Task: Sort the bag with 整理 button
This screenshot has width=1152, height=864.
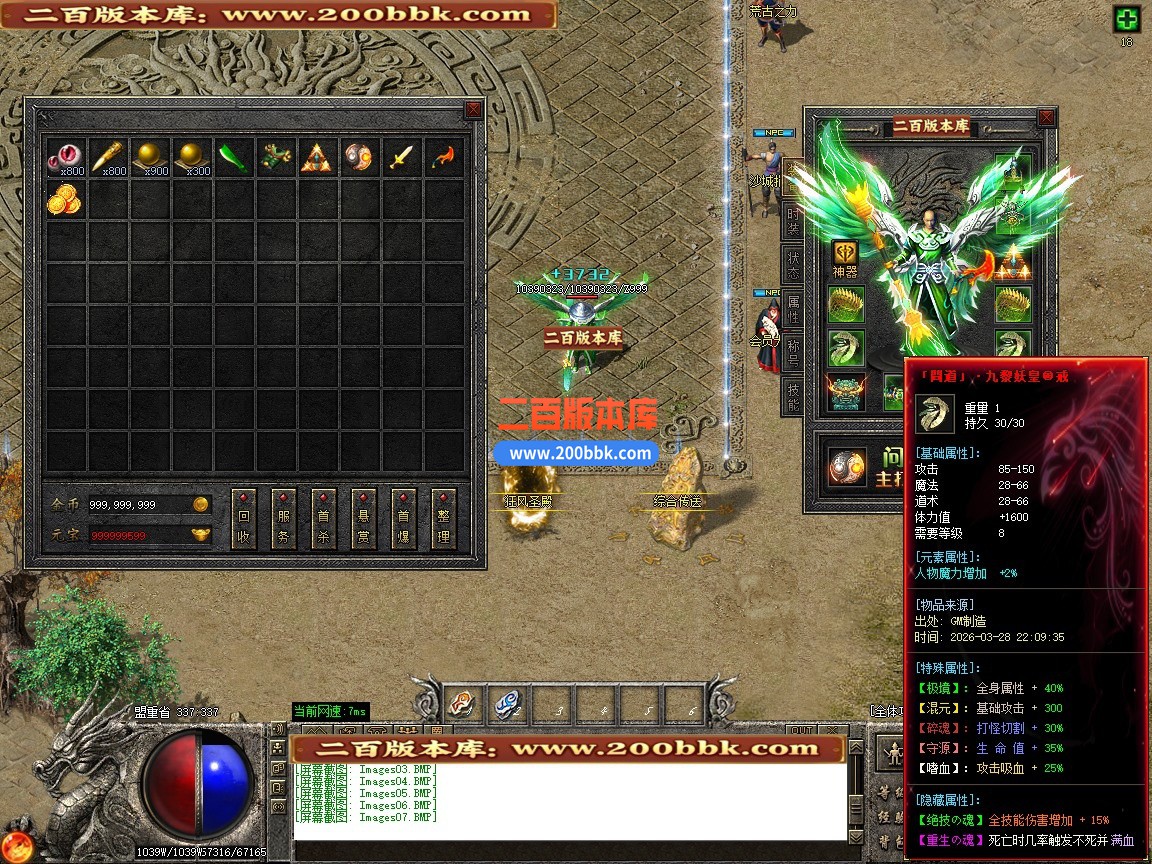Action: point(444,520)
